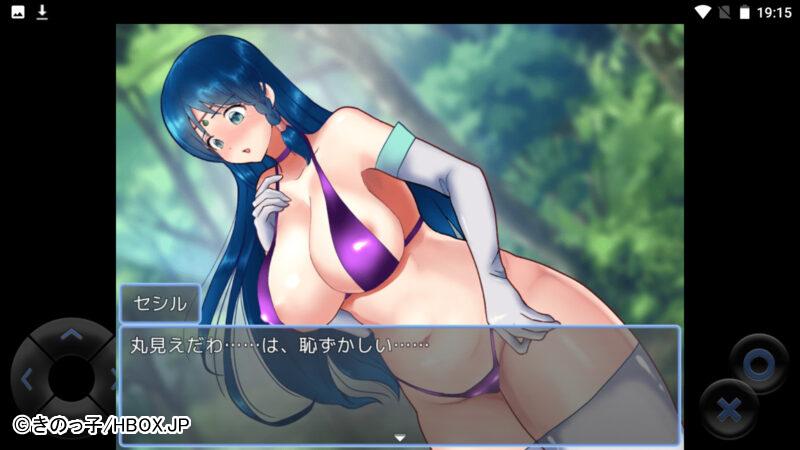Advance dialogue via the white down arrow

pos(399,437)
